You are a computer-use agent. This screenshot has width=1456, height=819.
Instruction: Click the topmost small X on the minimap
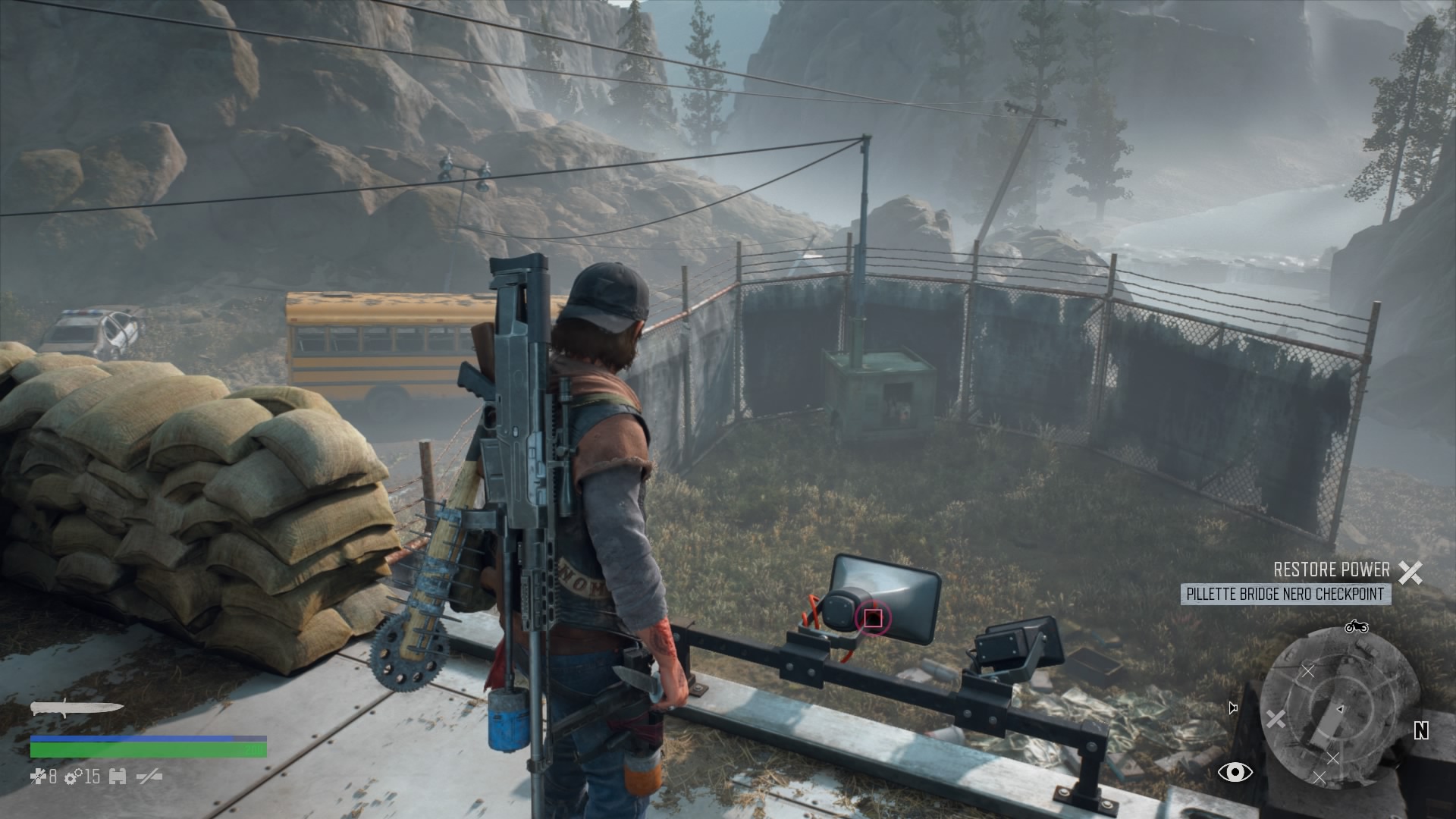click(x=1308, y=671)
